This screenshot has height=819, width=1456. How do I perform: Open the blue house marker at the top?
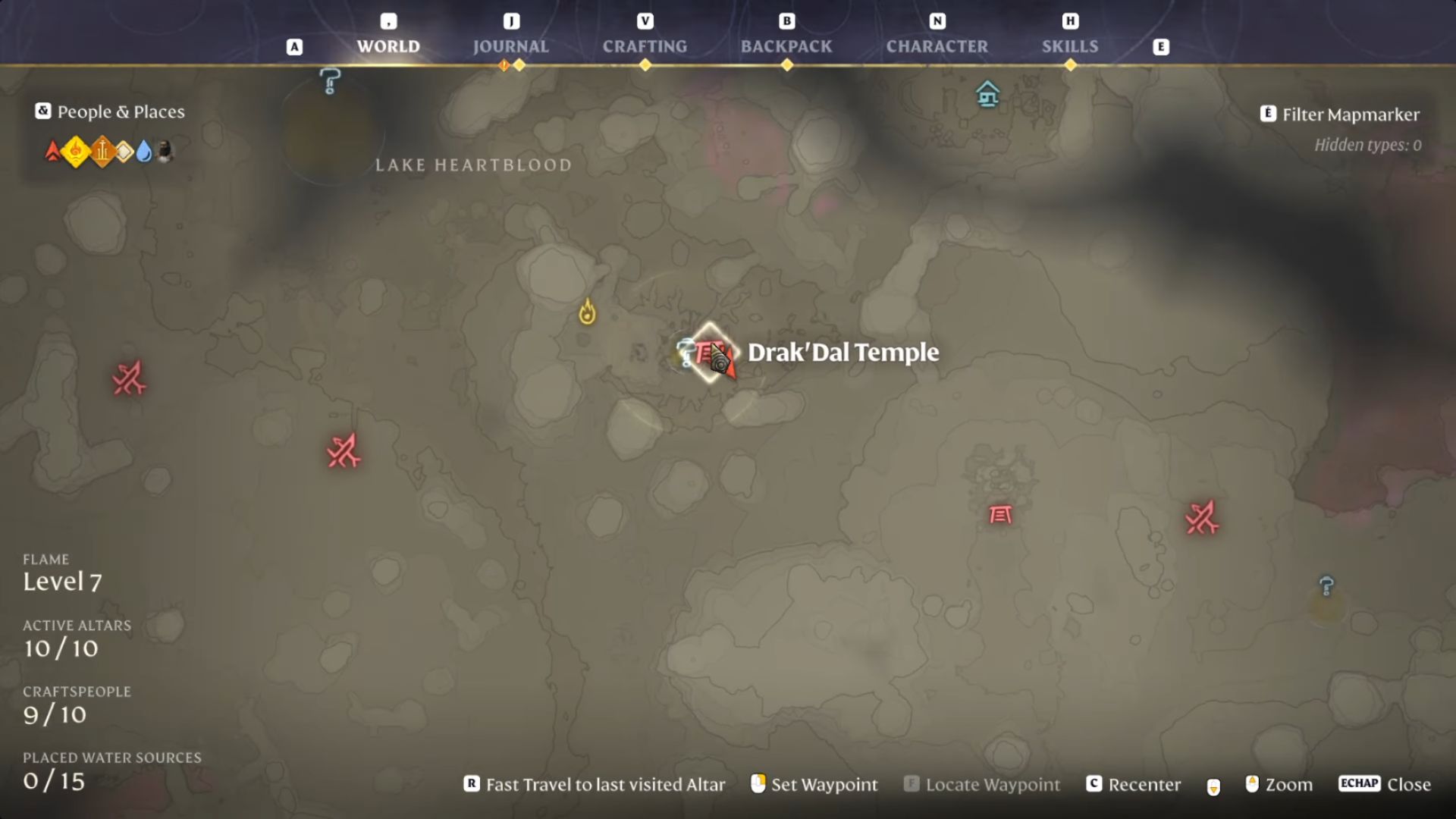pos(987,95)
